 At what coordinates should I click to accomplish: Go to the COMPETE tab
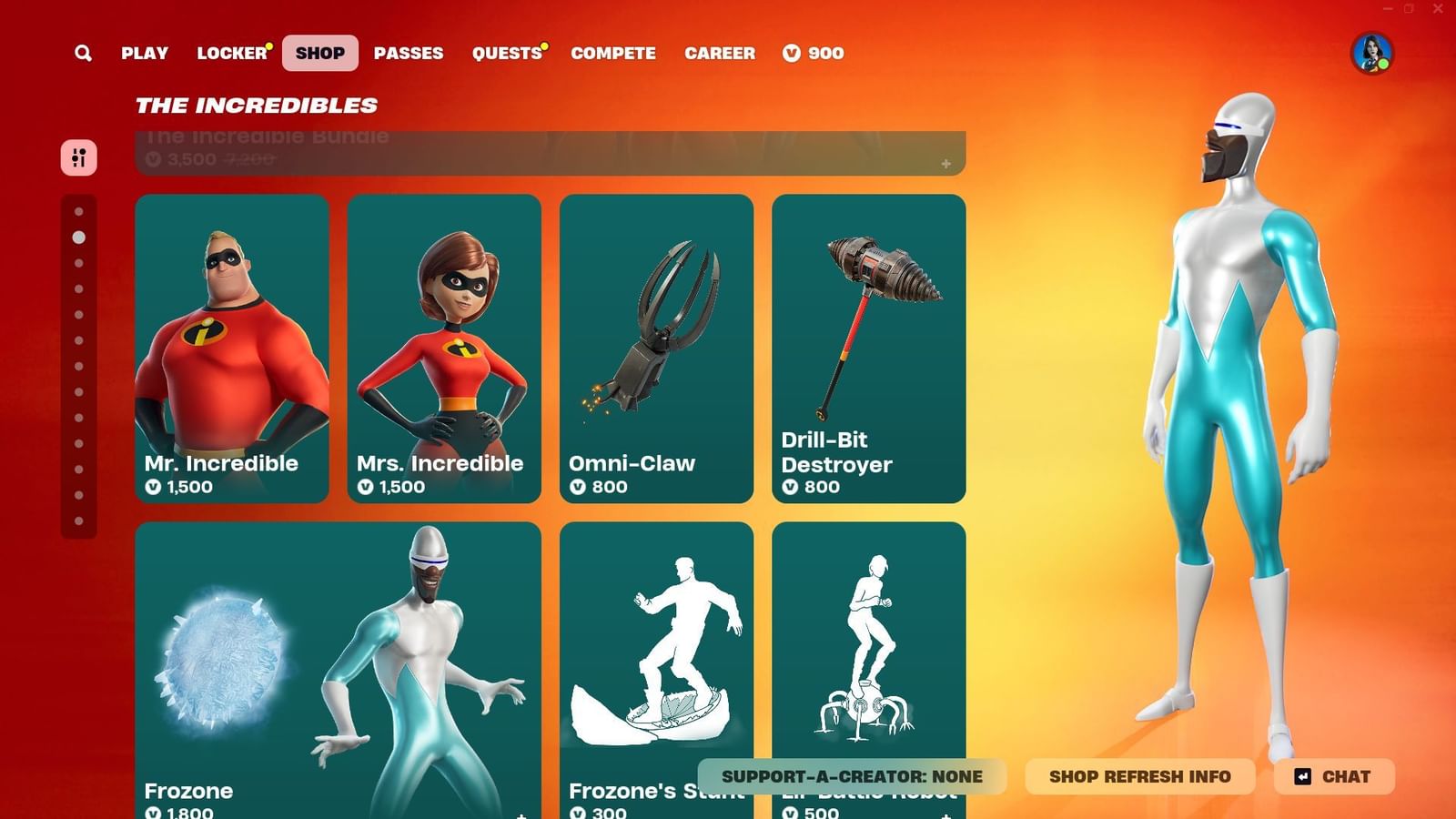point(613,53)
